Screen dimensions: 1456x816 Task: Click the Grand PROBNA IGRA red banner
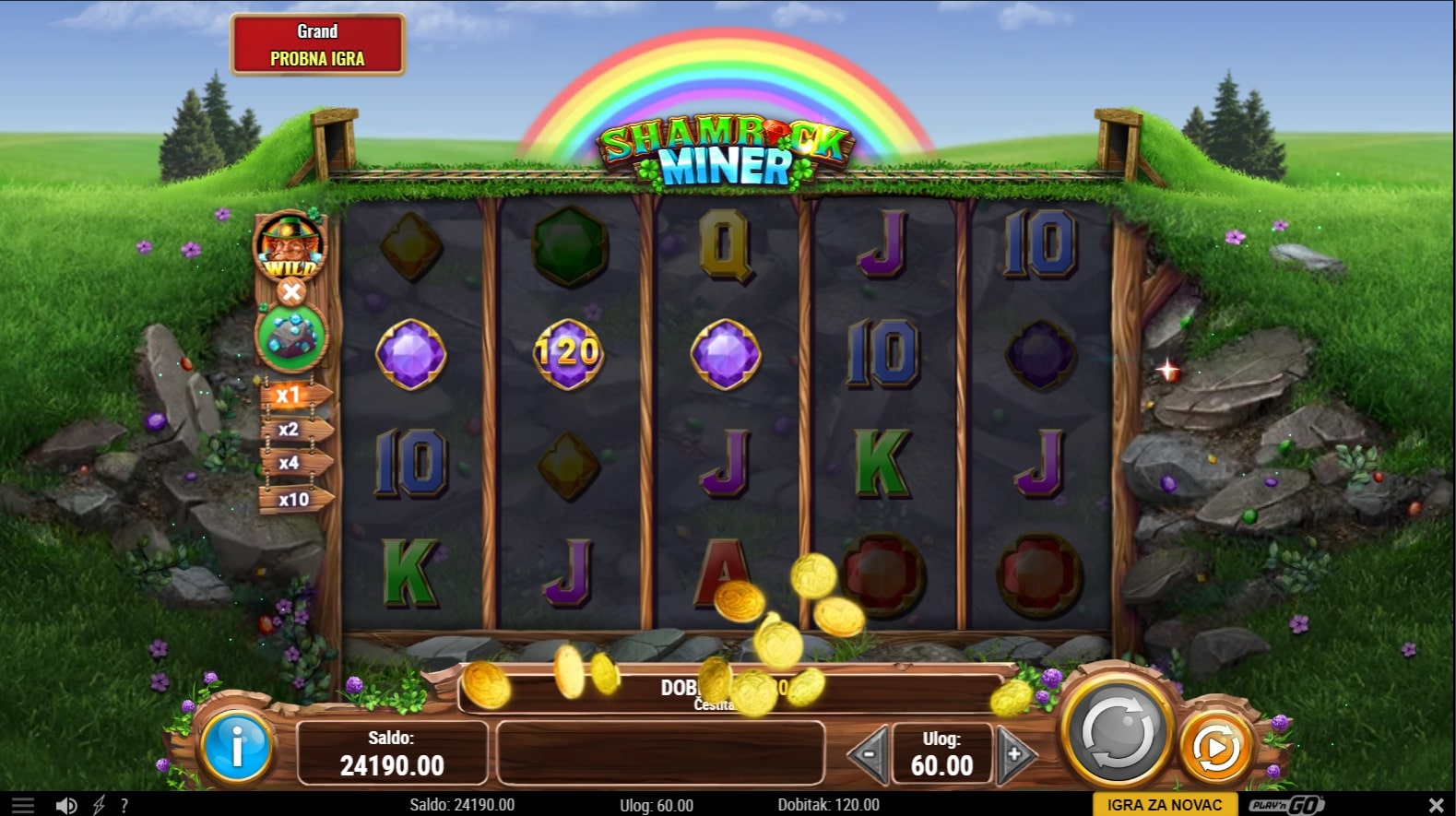pyautogui.click(x=317, y=44)
